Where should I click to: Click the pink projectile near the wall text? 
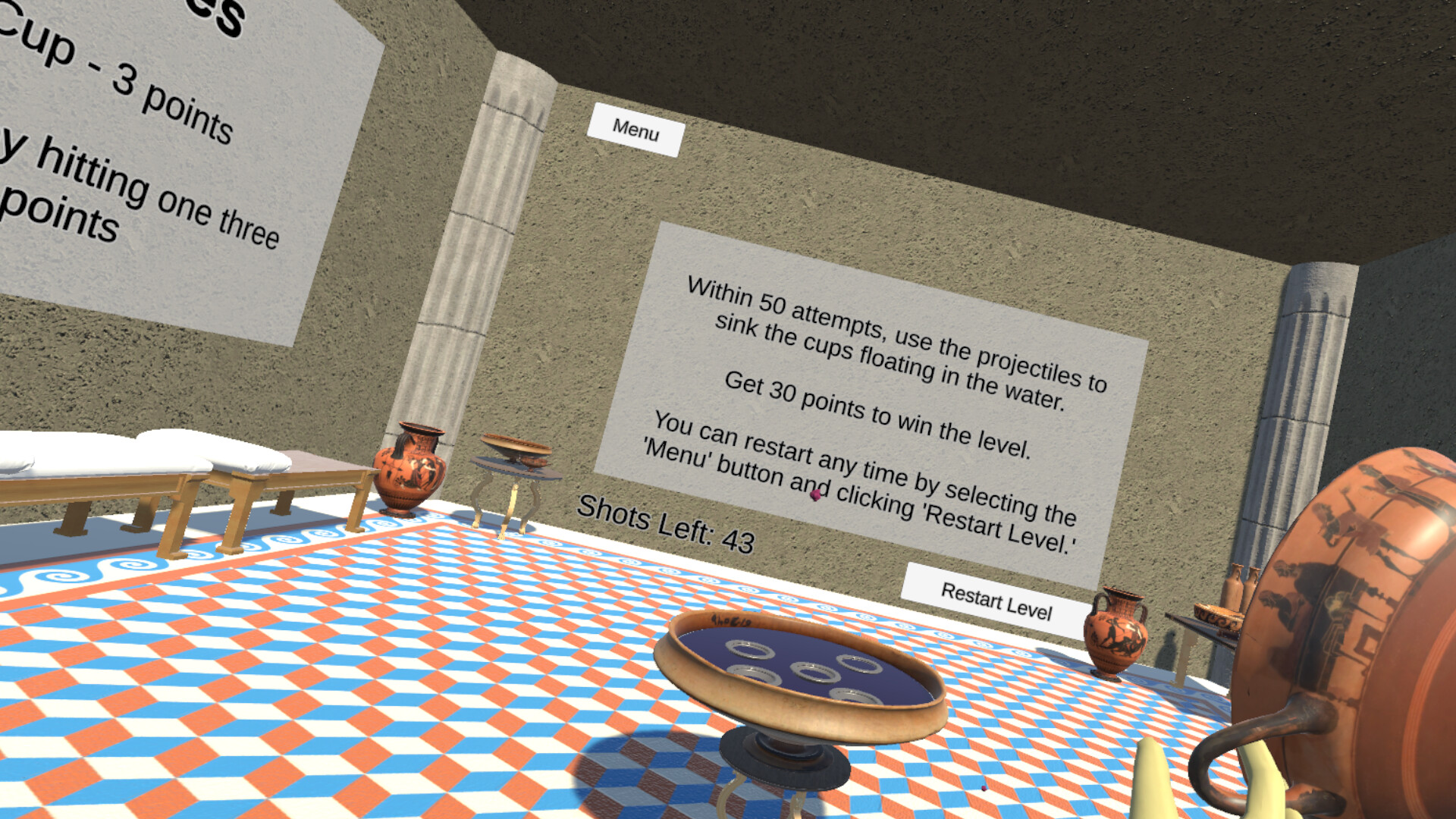click(x=815, y=494)
